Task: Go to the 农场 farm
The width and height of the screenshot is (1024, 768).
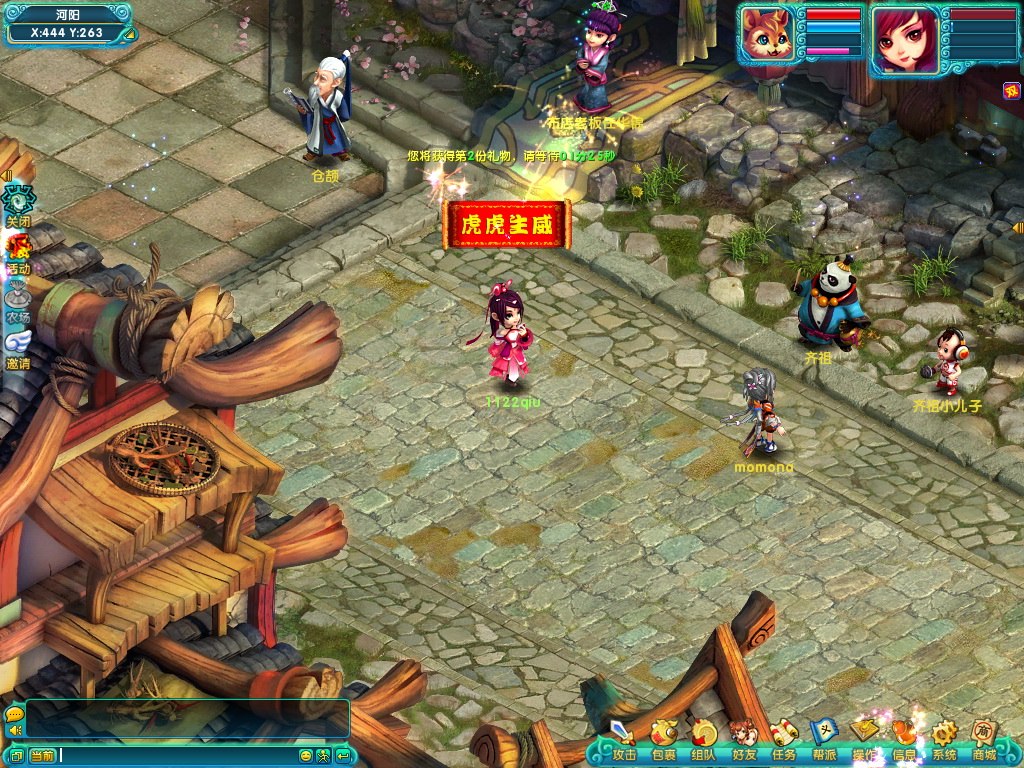Action: click(x=19, y=299)
